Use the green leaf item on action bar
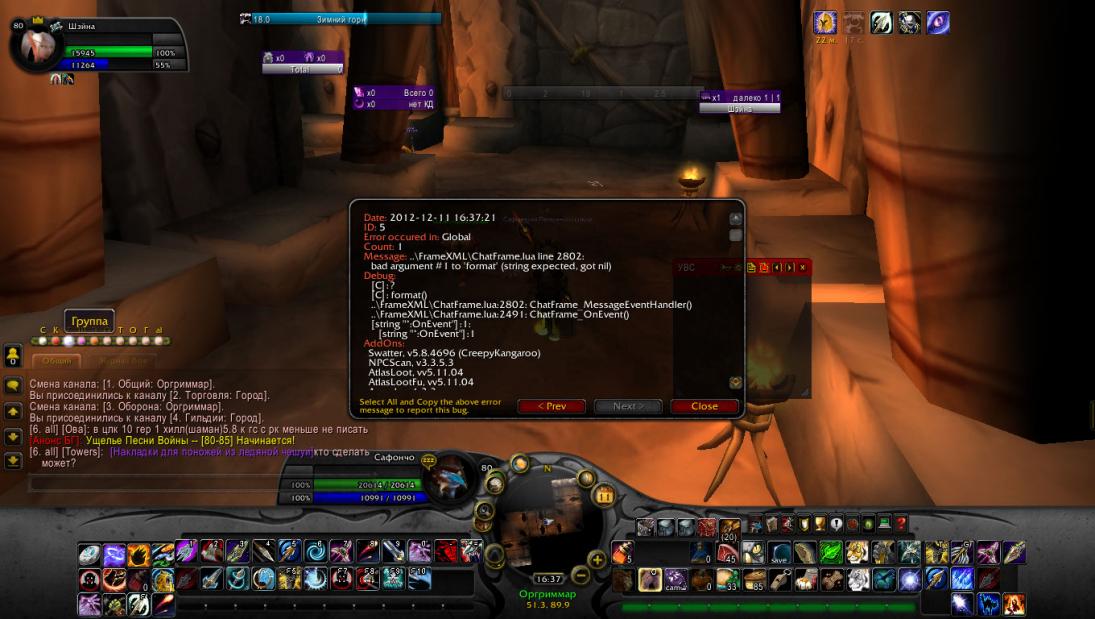 point(832,552)
